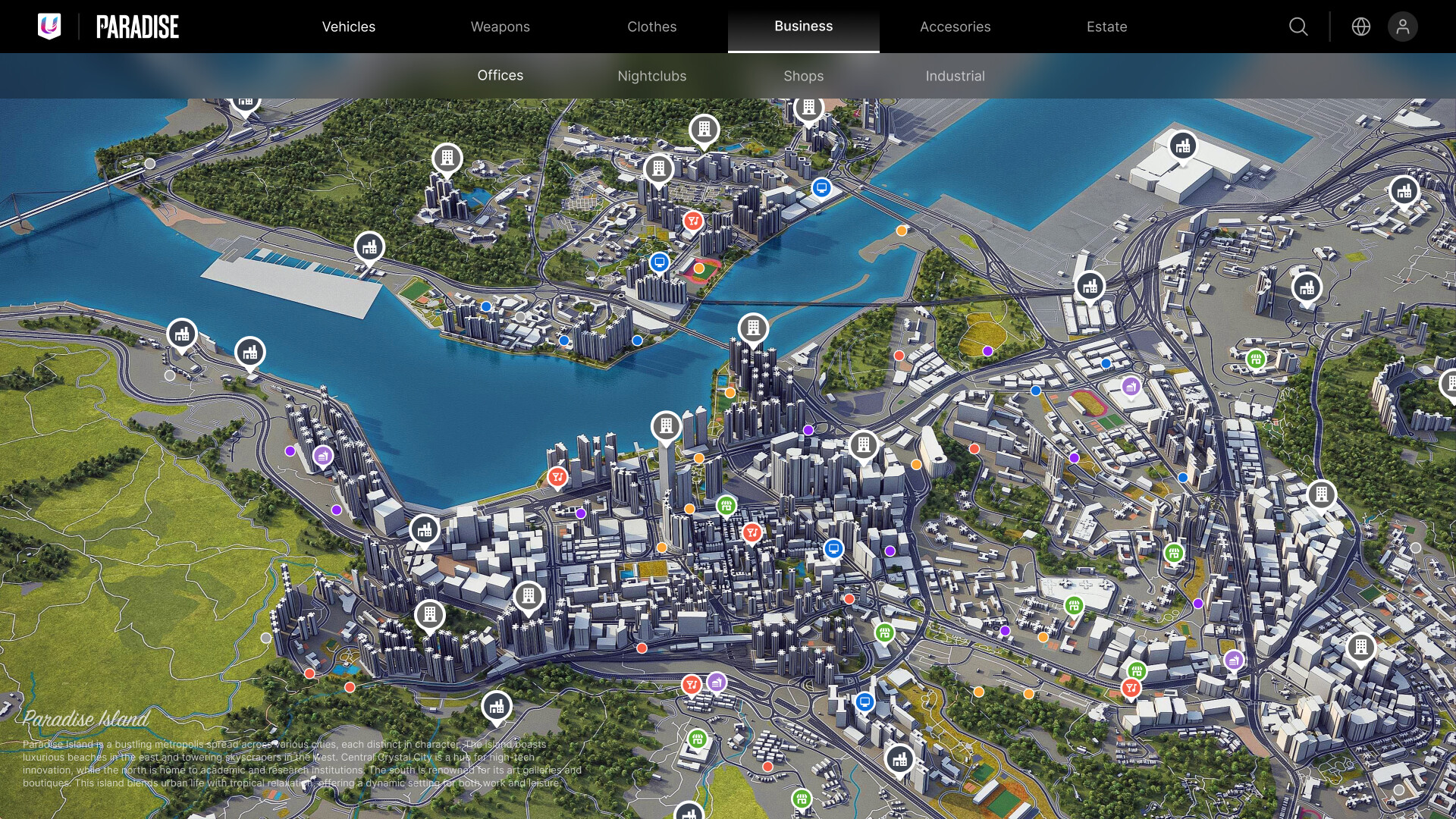Screen dimensions: 1456x819
Task: Open the user profile account icon
Action: [1403, 27]
